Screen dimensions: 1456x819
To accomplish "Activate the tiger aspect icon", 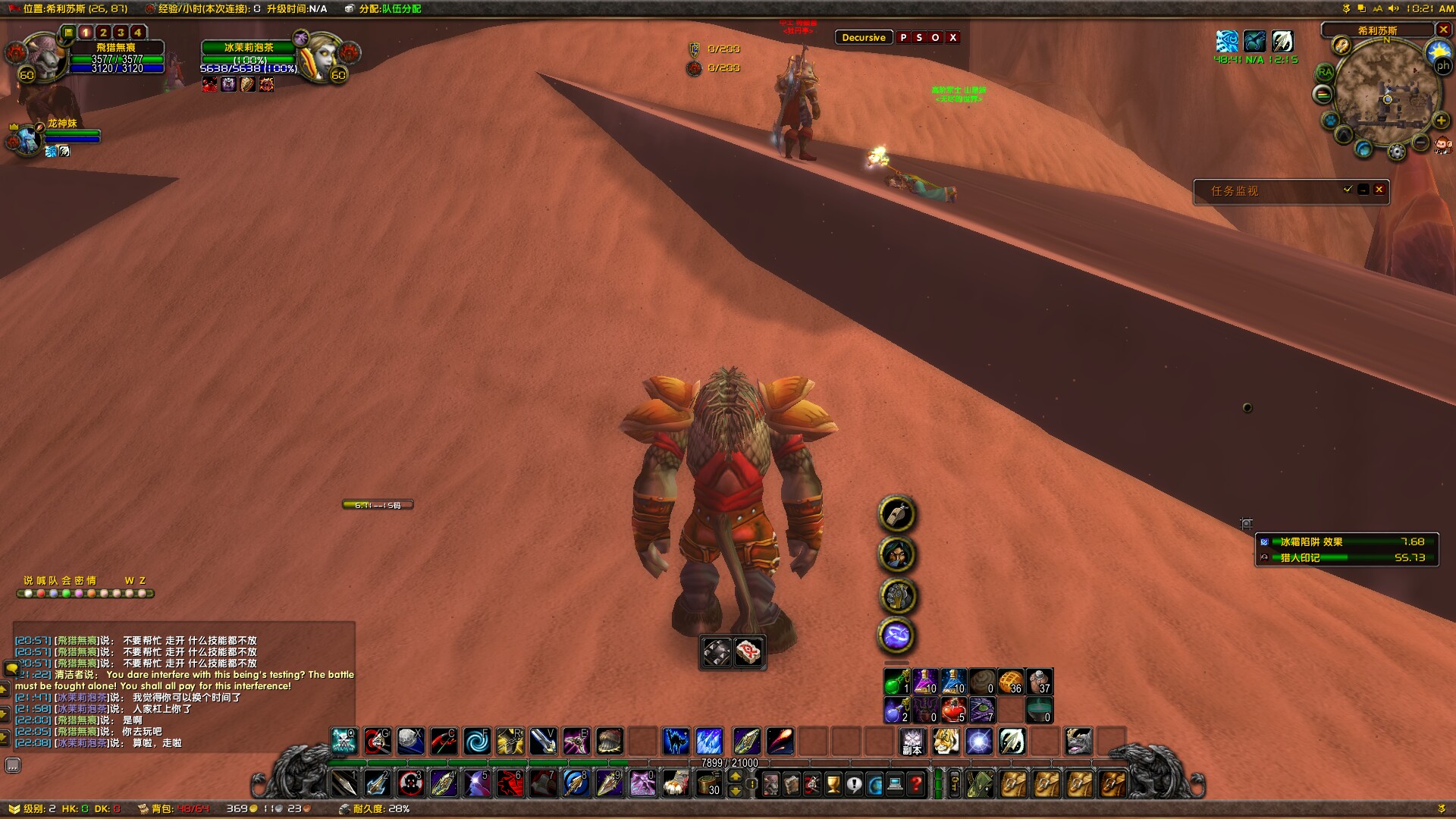I will point(946,741).
